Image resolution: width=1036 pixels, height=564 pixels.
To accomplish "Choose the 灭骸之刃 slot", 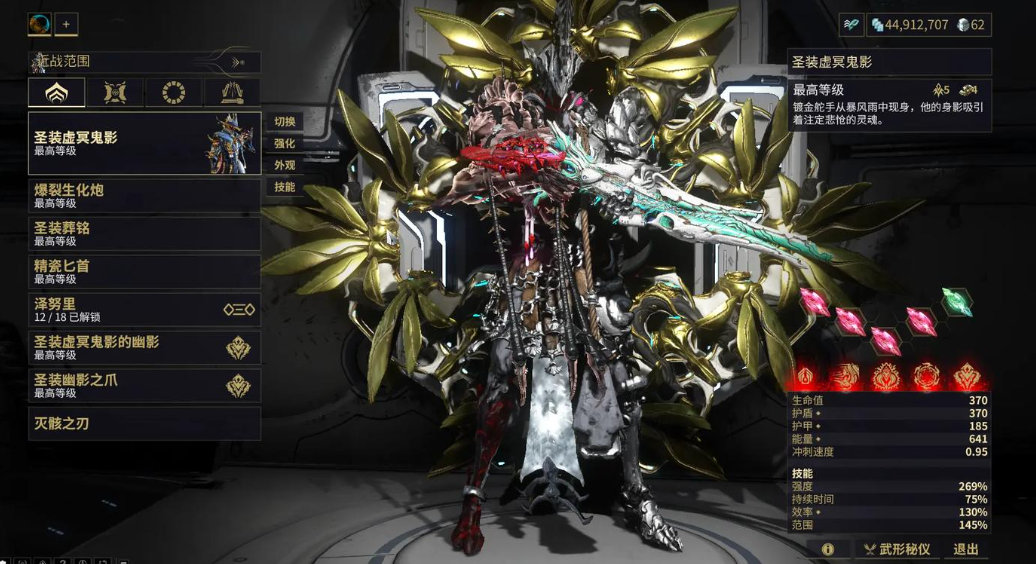I will coord(144,423).
